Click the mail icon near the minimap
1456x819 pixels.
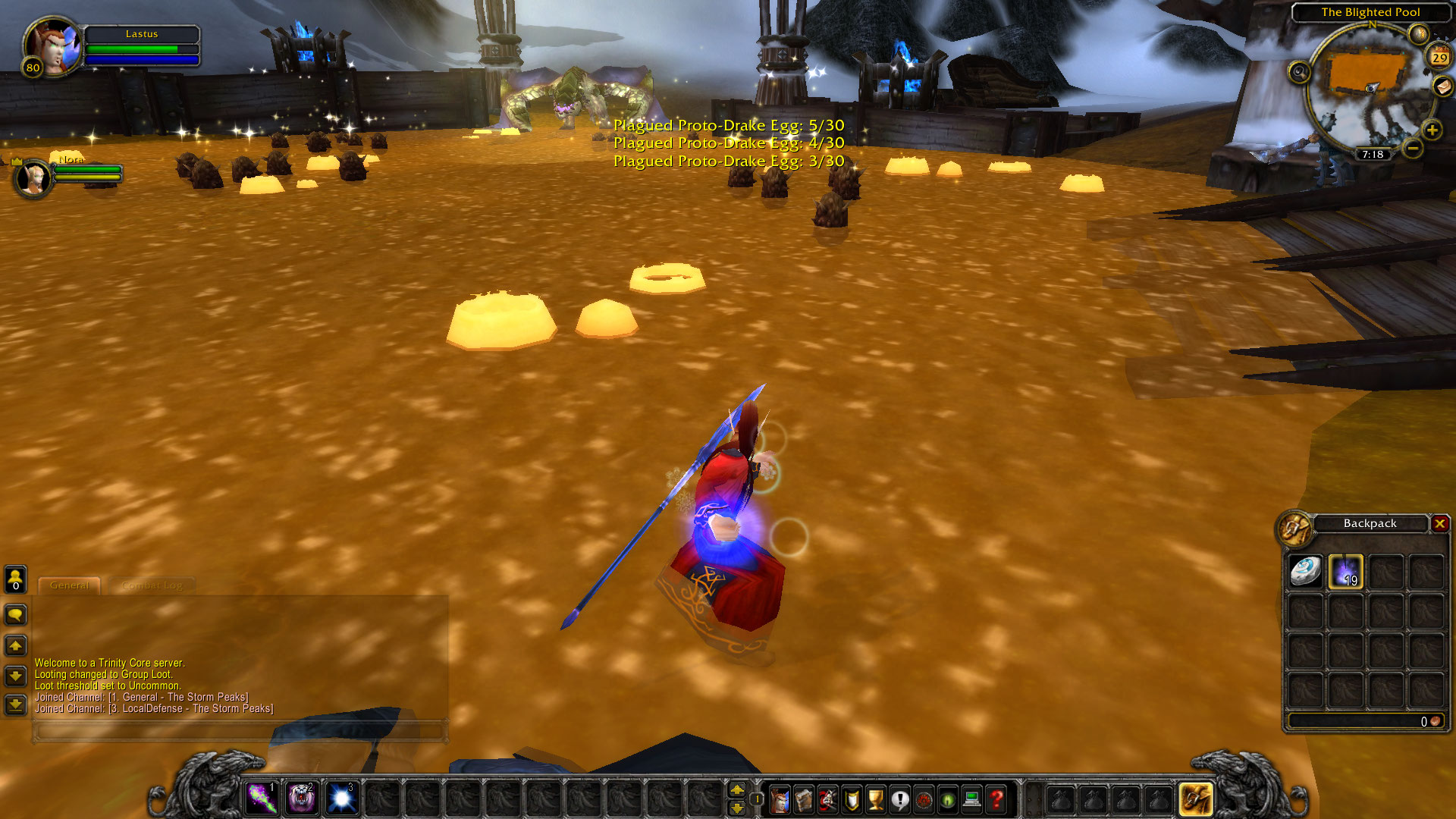[1442, 86]
